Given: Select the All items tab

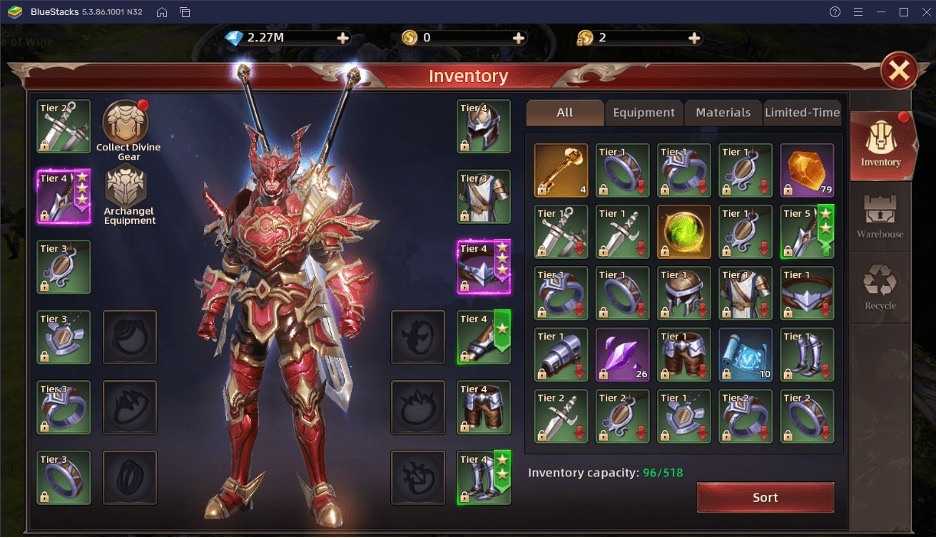Looking at the screenshot, I should coord(565,112).
